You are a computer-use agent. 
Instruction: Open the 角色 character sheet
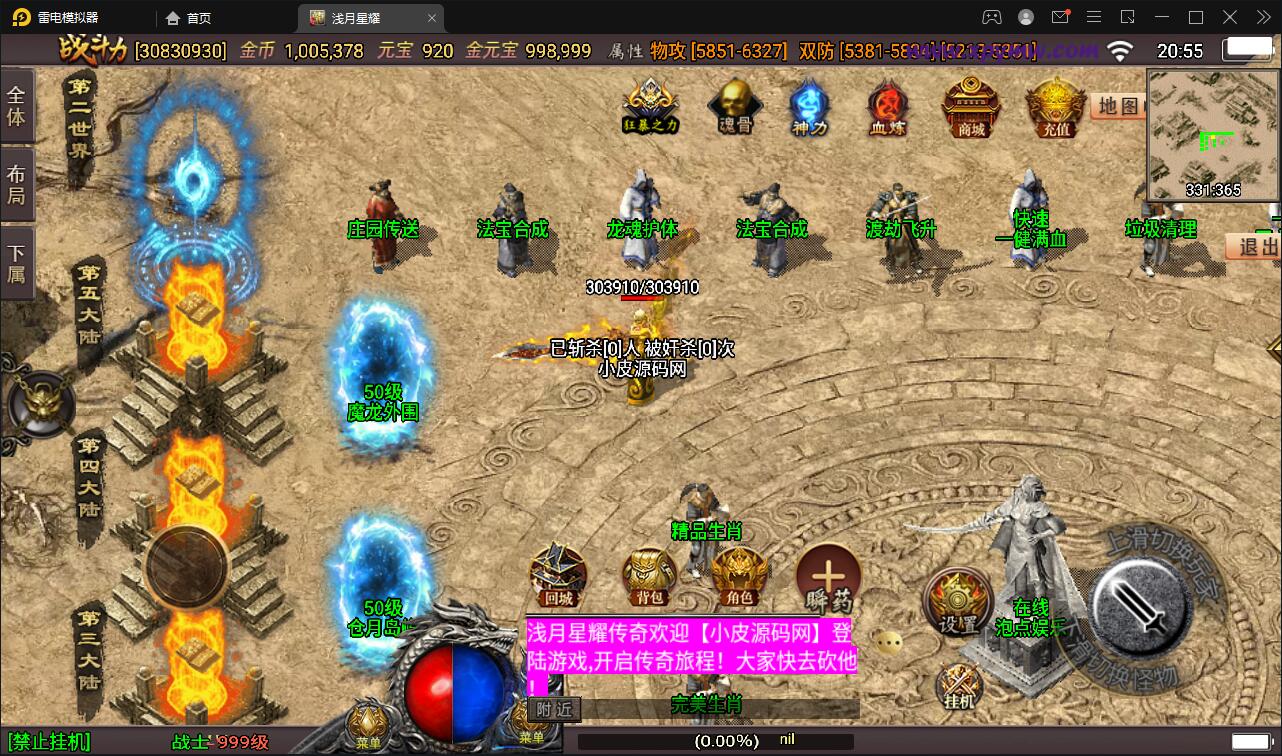[x=739, y=577]
